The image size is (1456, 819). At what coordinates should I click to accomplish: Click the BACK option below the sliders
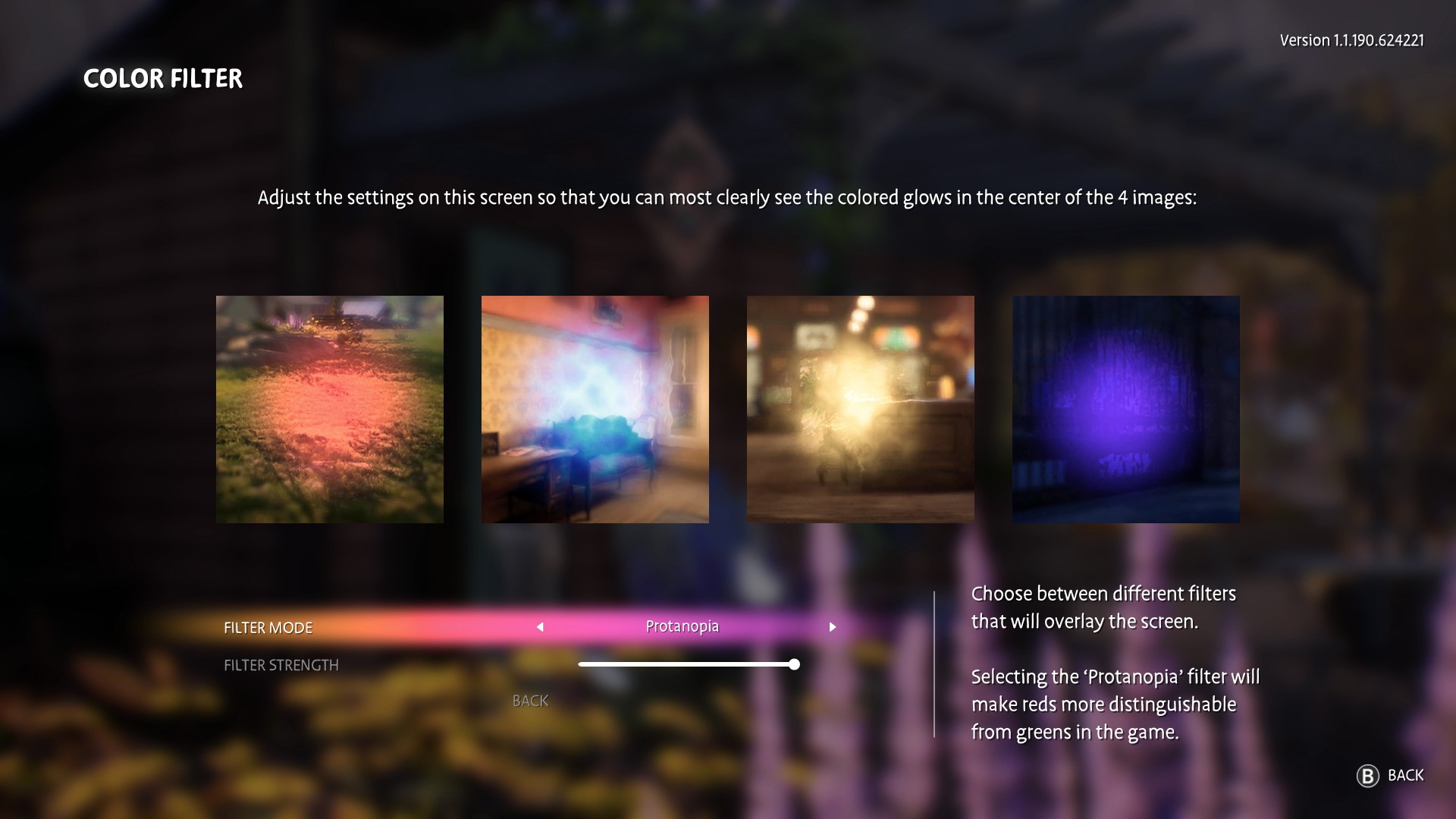[531, 701]
